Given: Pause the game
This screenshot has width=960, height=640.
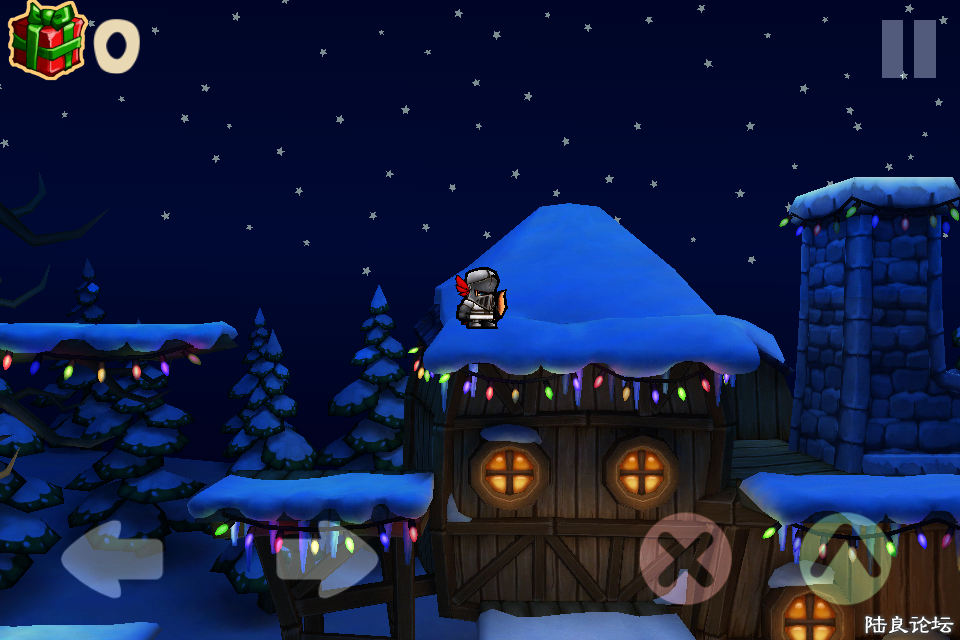Looking at the screenshot, I should (x=908, y=49).
